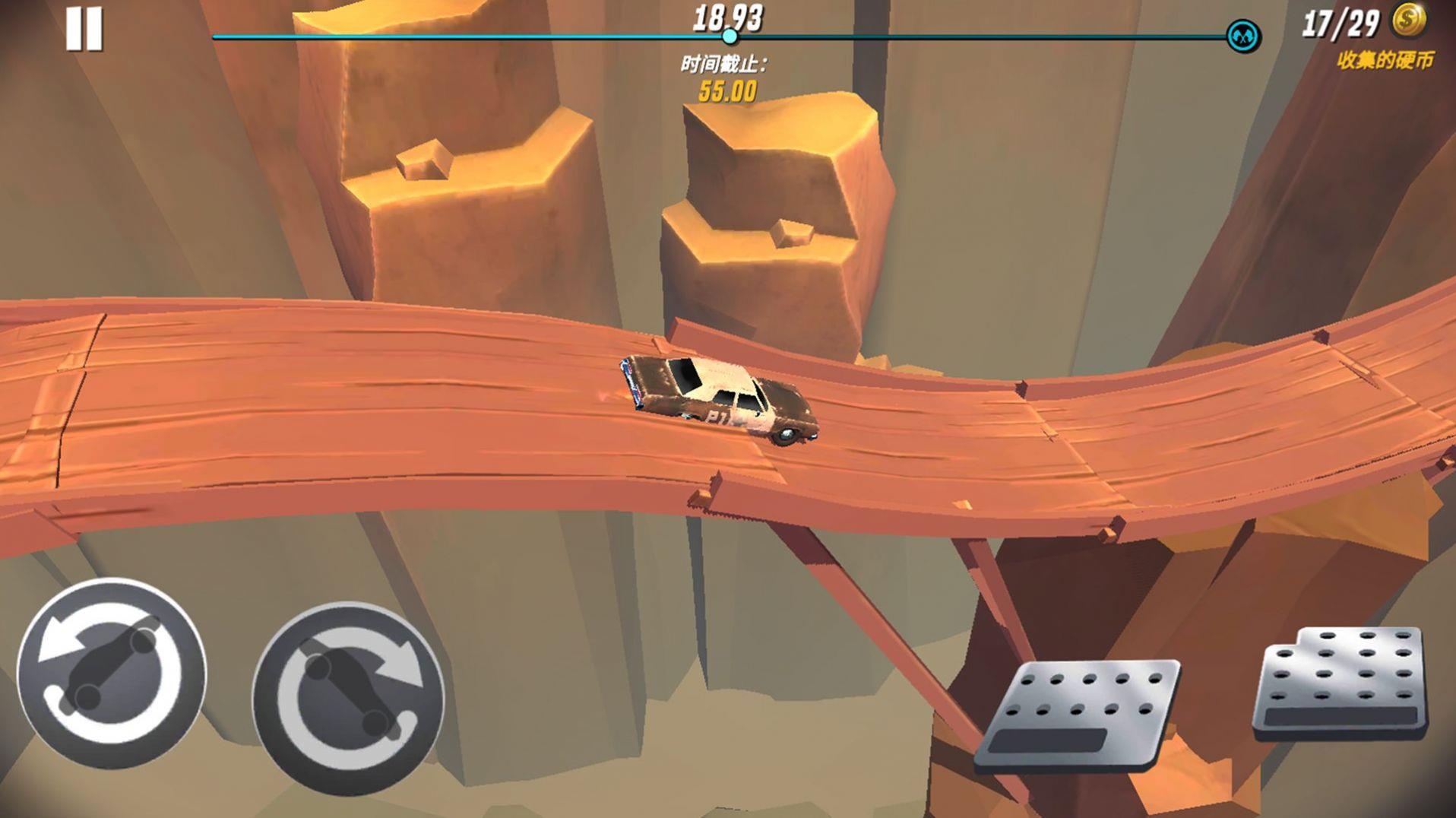Pause the game with the pause button
The height and width of the screenshot is (818, 1456).
pos(84,30)
